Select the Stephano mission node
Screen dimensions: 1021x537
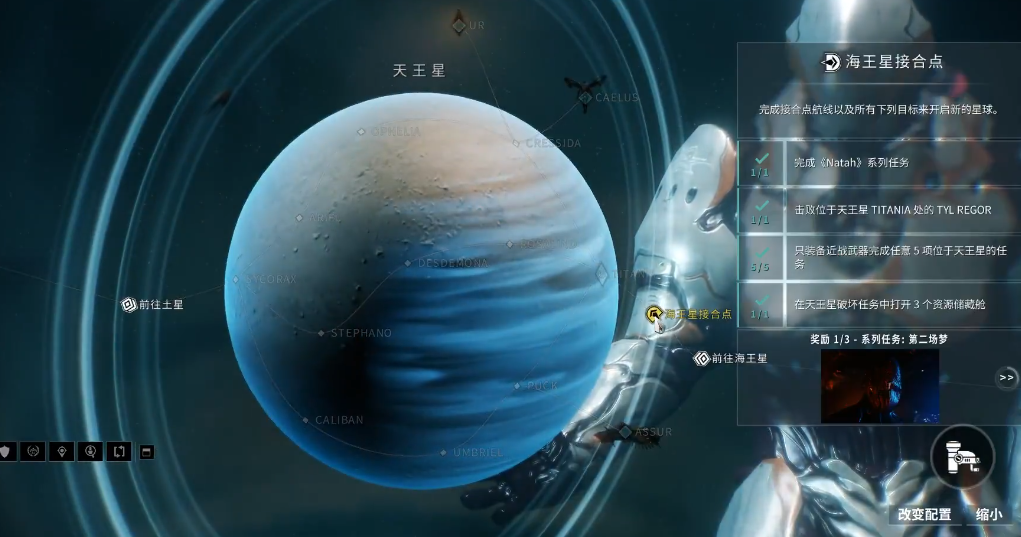(x=321, y=333)
